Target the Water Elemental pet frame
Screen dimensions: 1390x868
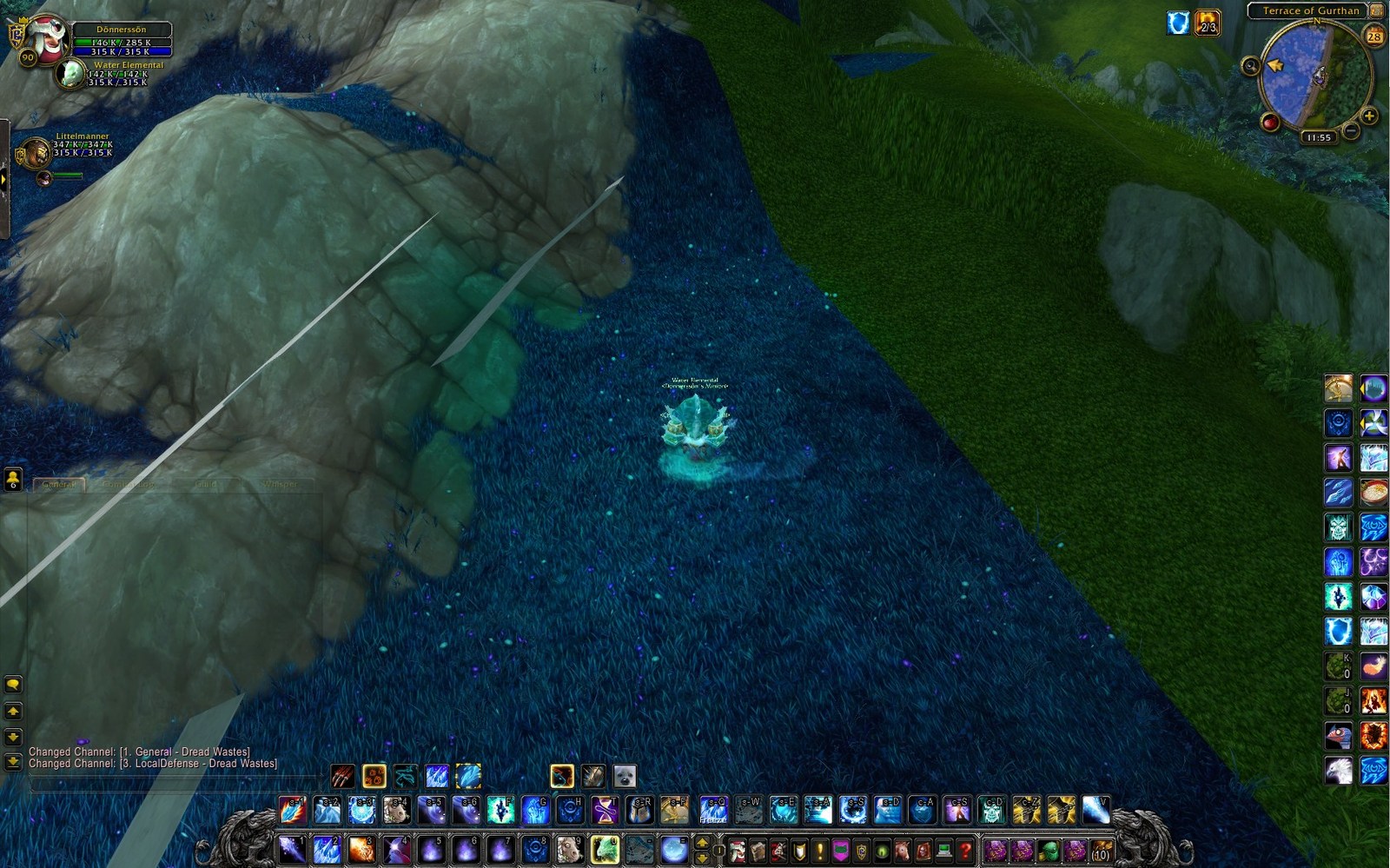pos(71,75)
